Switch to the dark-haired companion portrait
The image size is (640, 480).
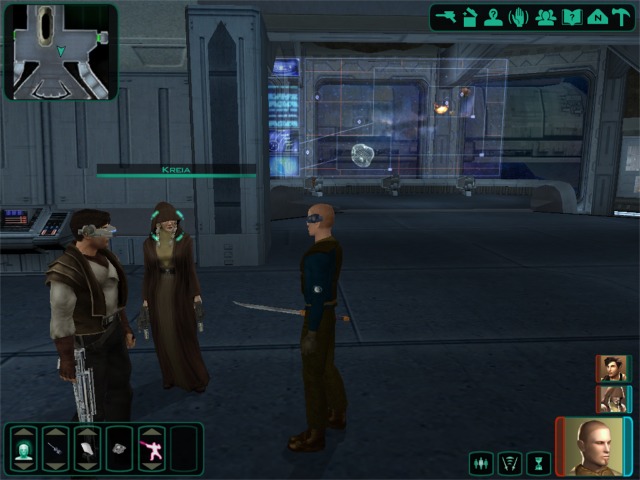611,369
